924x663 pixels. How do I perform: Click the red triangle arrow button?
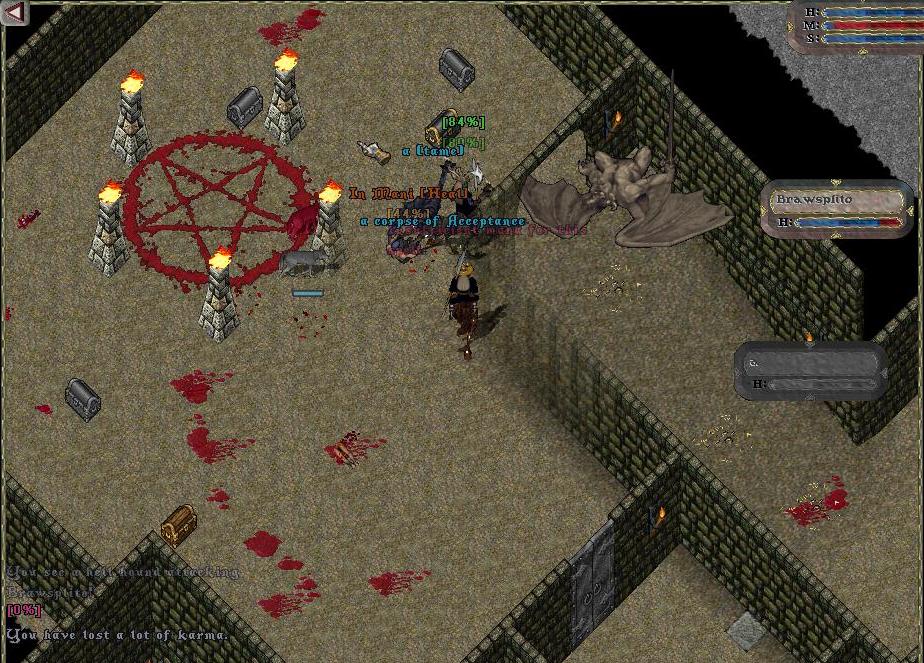(13, 13)
